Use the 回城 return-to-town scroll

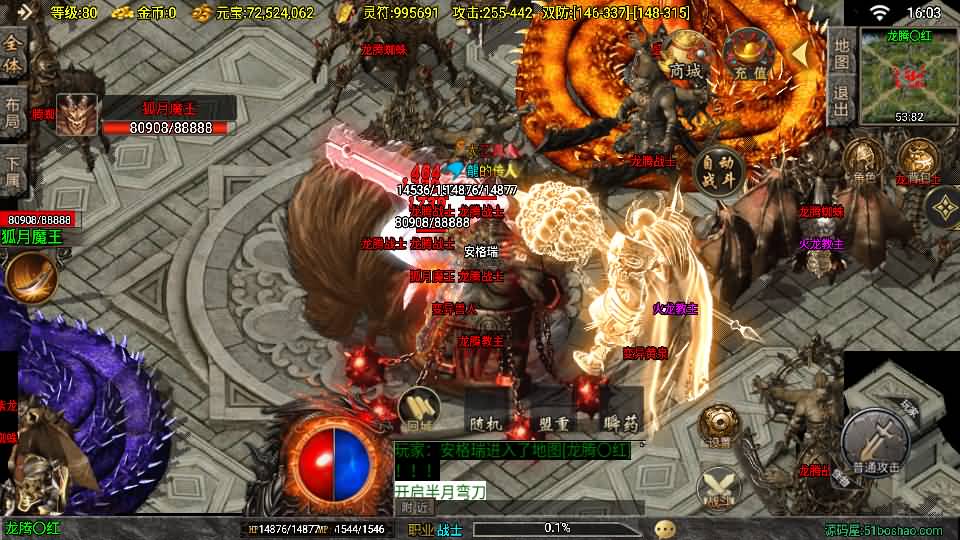pyautogui.click(x=420, y=409)
